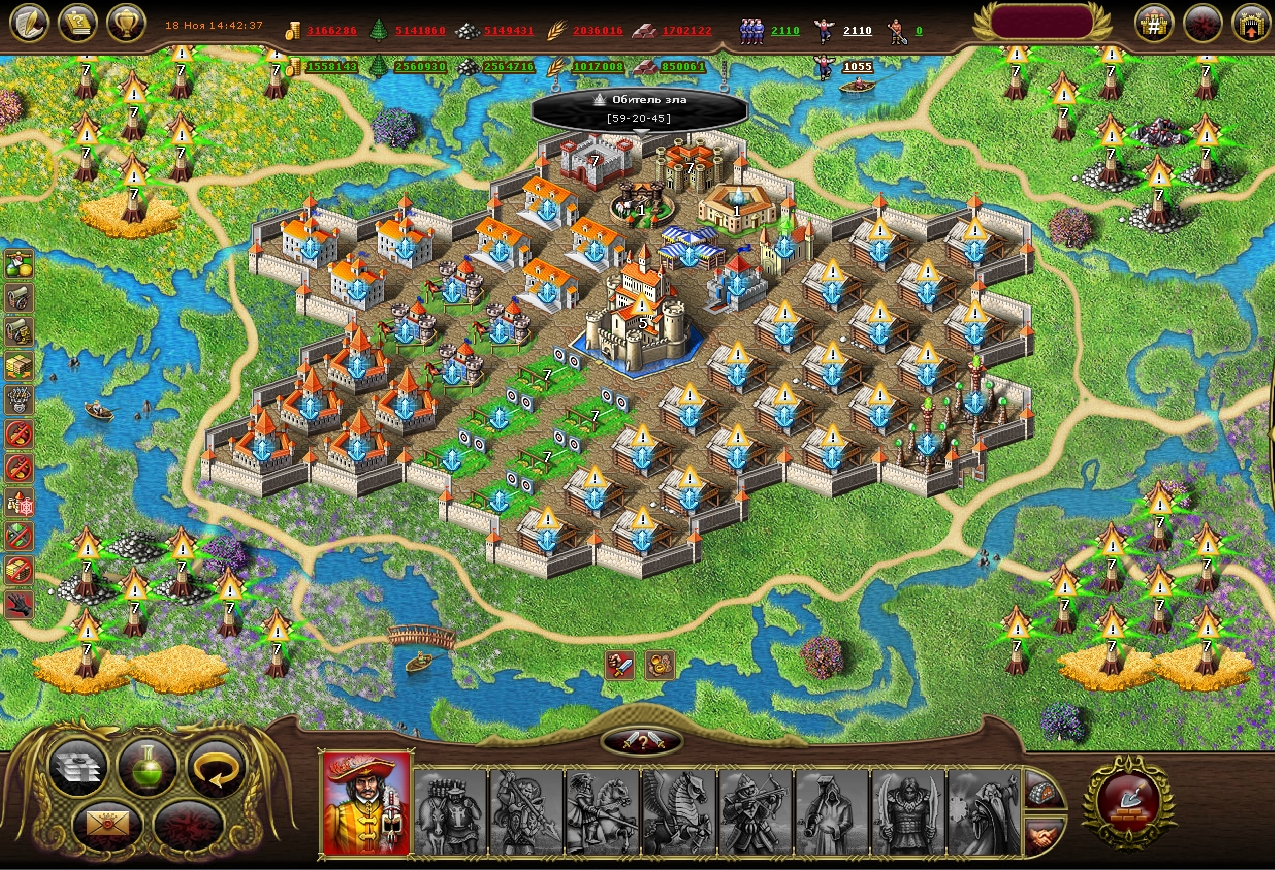Viewport: 1275px width, 870px height.
Task: Select the hooded hammer-bearer unit portrait
Action: 832,811
